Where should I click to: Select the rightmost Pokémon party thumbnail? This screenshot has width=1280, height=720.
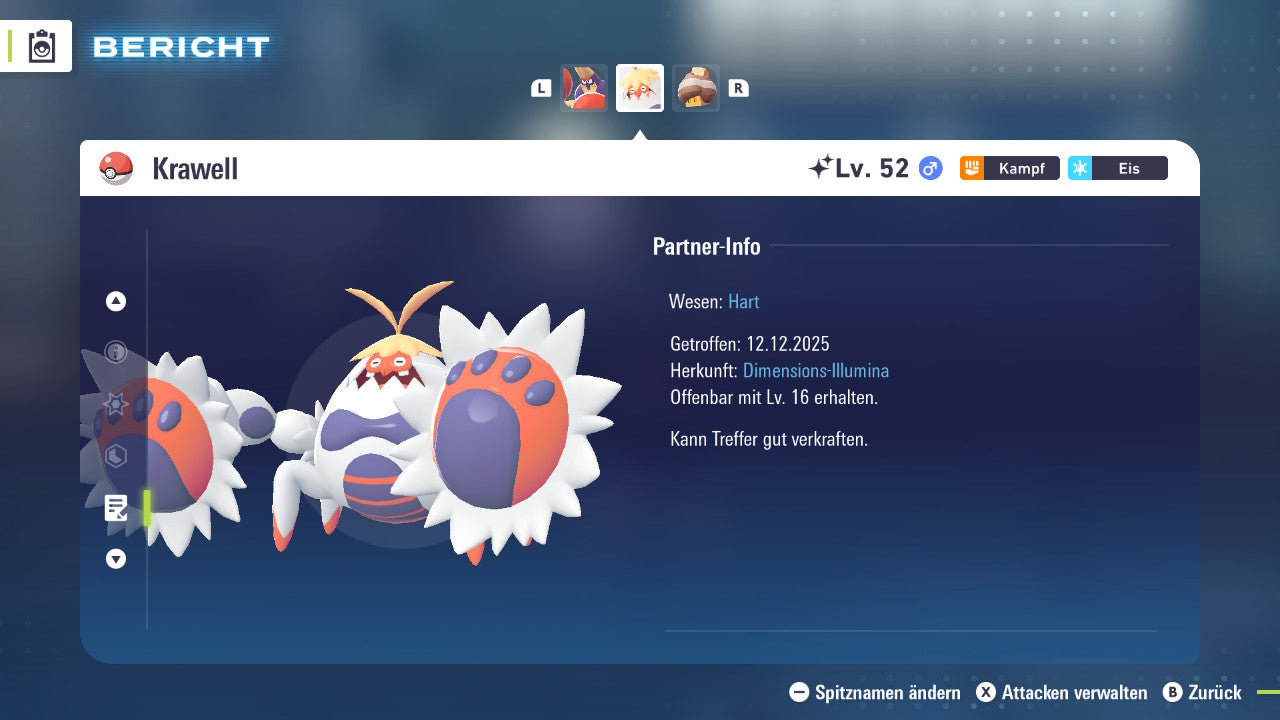coord(696,87)
